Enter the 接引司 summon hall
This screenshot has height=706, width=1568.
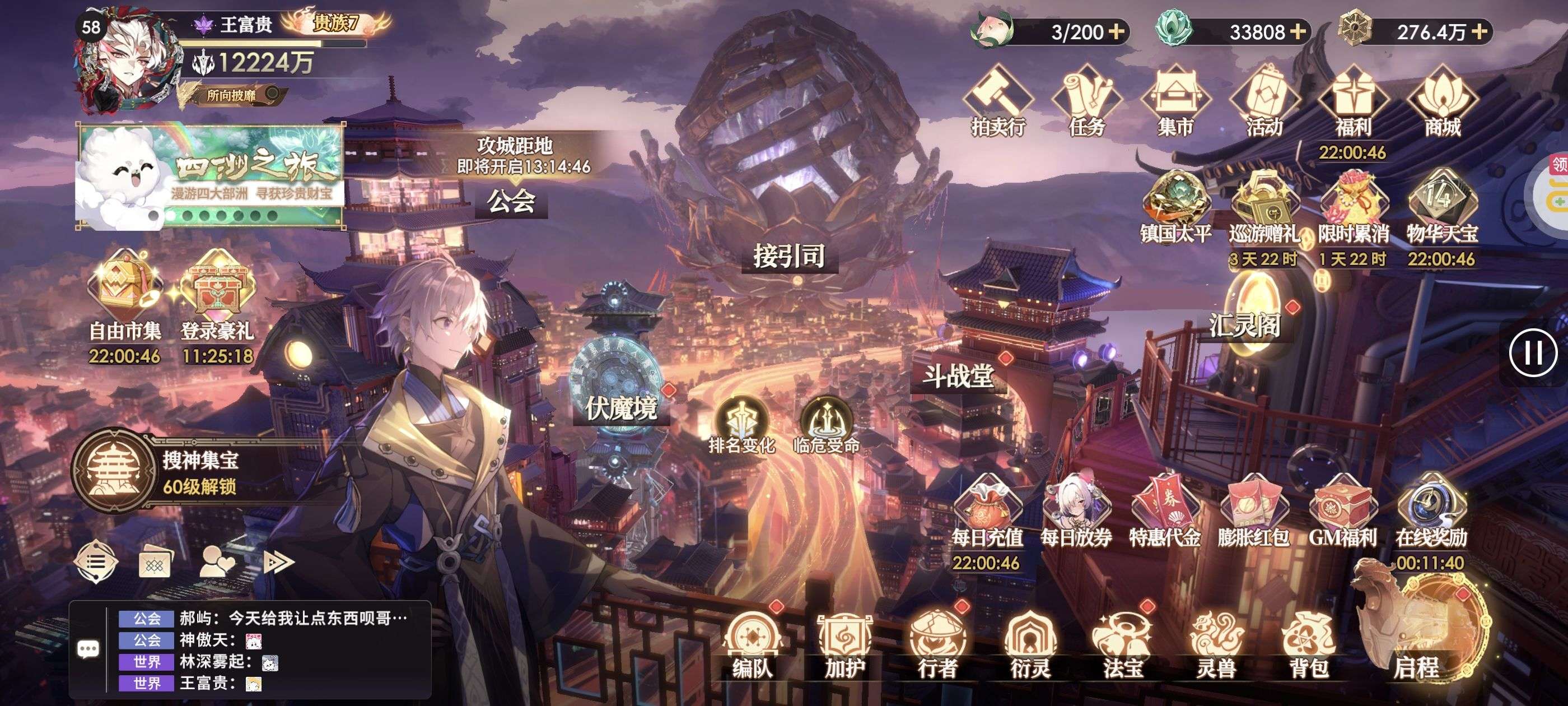click(x=789, y=256)
